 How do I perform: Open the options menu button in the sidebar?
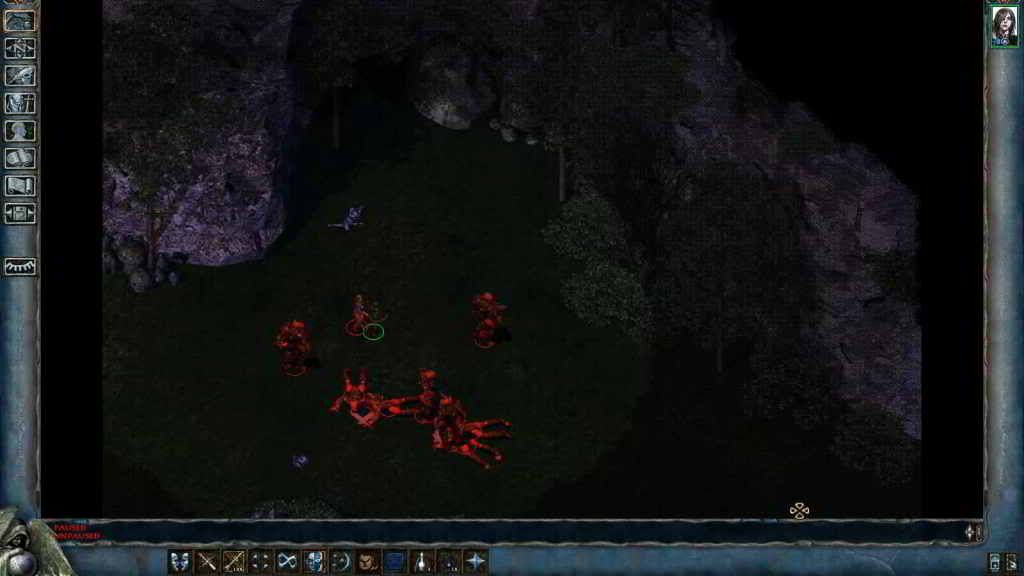[20, 212]
